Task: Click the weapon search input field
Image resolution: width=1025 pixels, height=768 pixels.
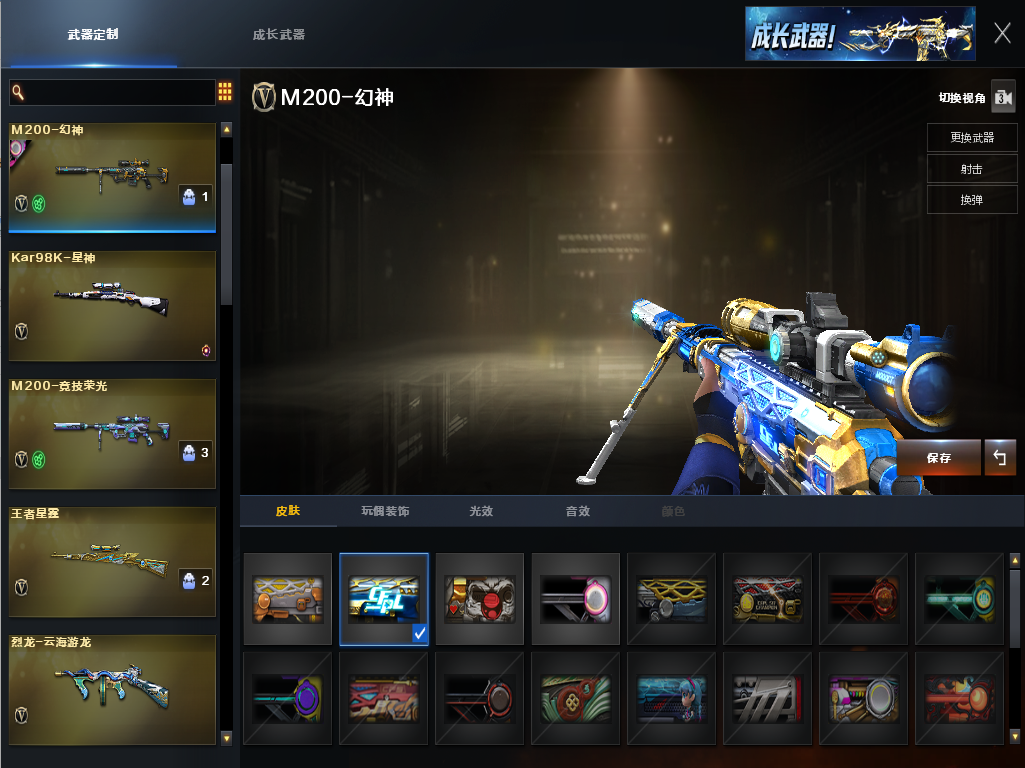Action: pos(112,93)
